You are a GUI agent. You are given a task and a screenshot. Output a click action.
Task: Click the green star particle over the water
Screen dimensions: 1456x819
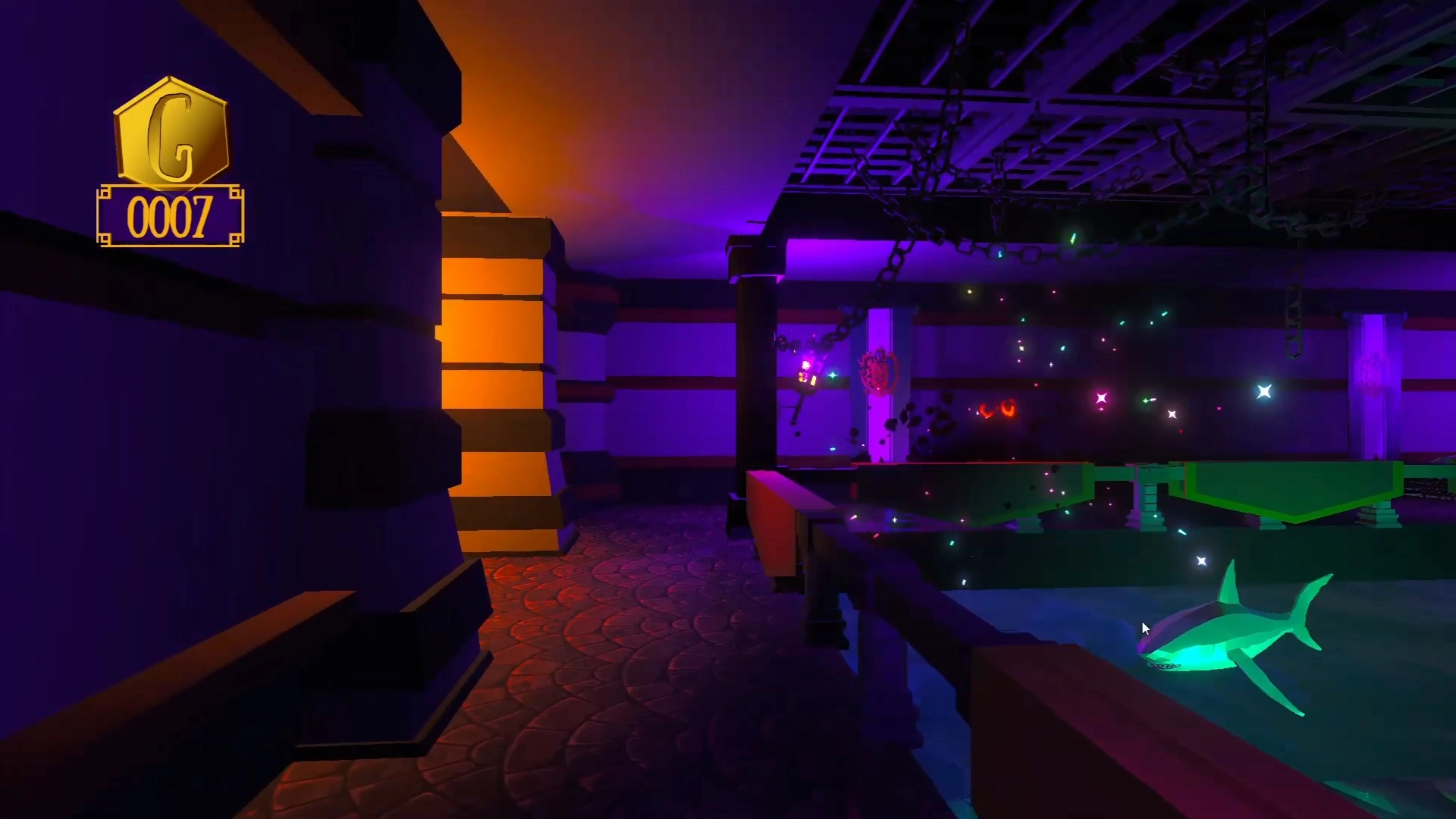(1146, 401)
